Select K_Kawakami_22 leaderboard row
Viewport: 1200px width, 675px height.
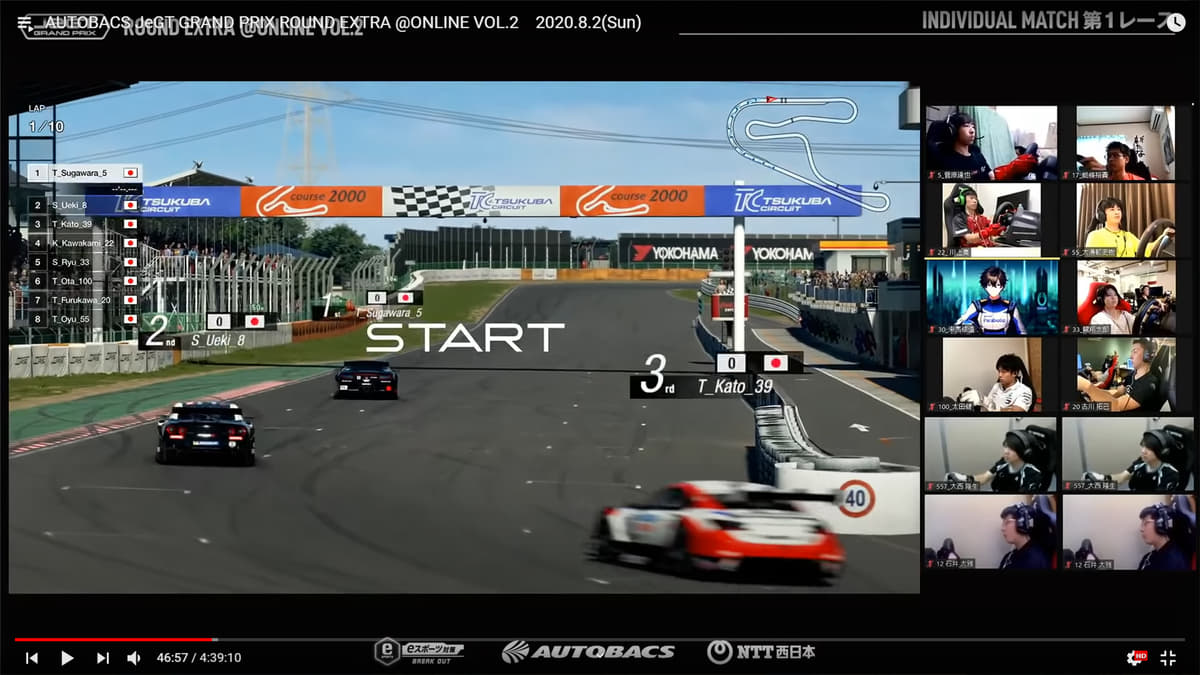[80, 243]
